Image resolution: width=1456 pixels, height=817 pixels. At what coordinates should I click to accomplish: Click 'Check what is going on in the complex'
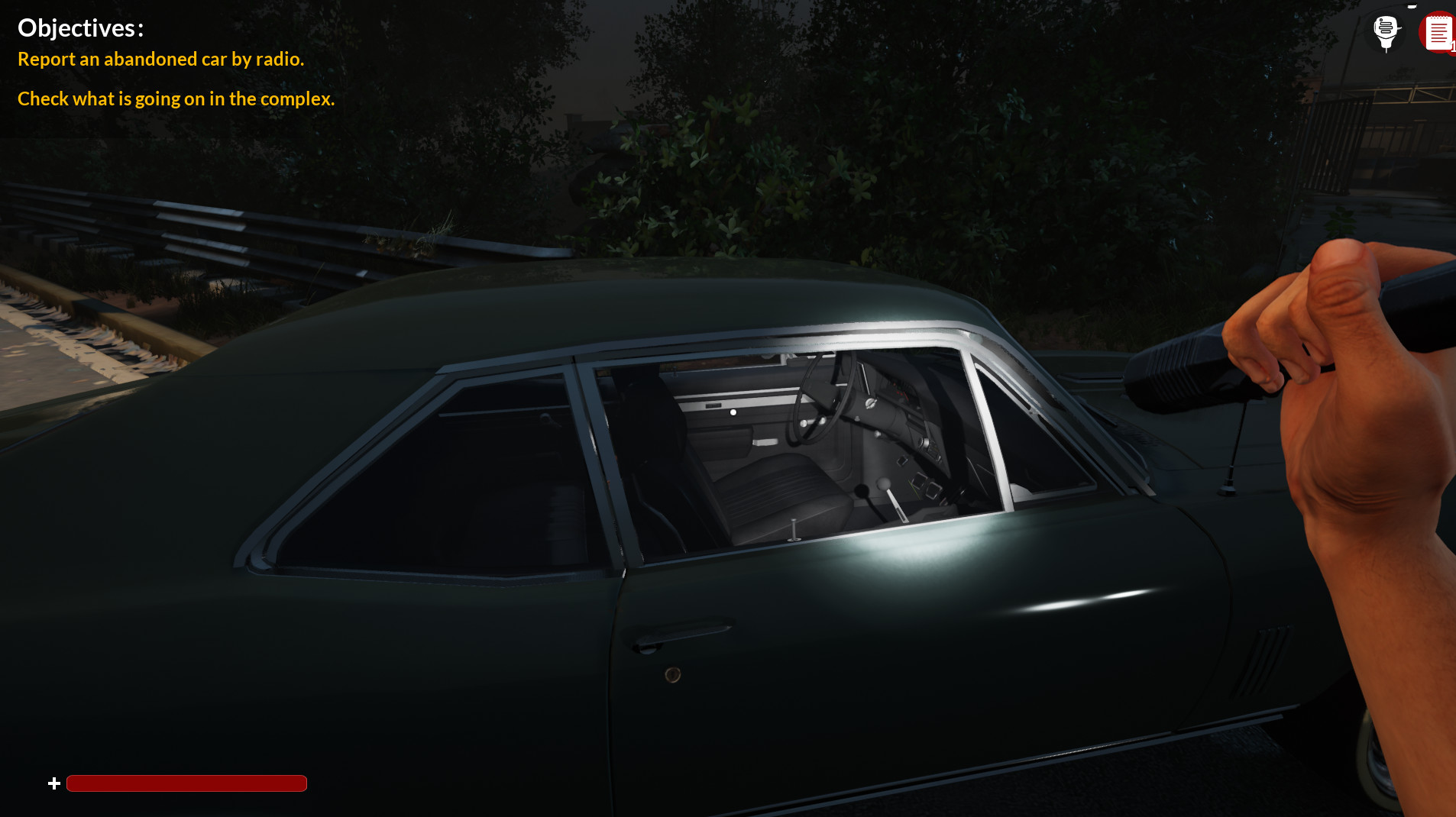[x=176, y=98]
